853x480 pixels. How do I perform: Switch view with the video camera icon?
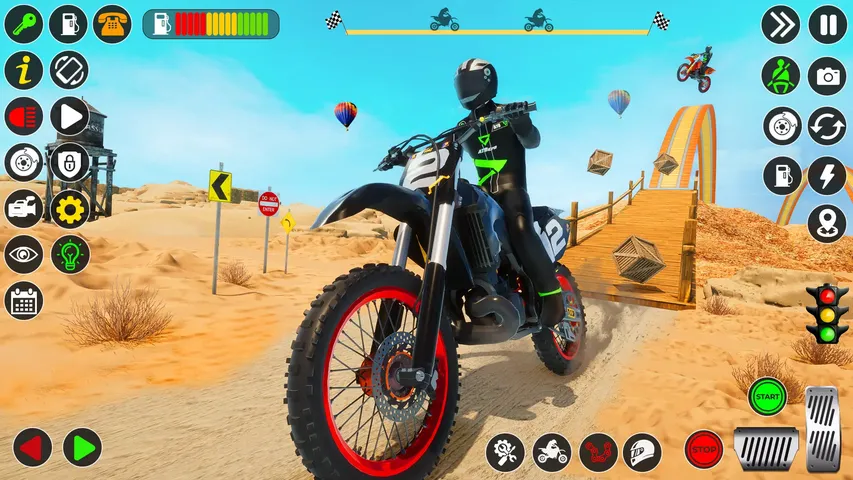23,208
